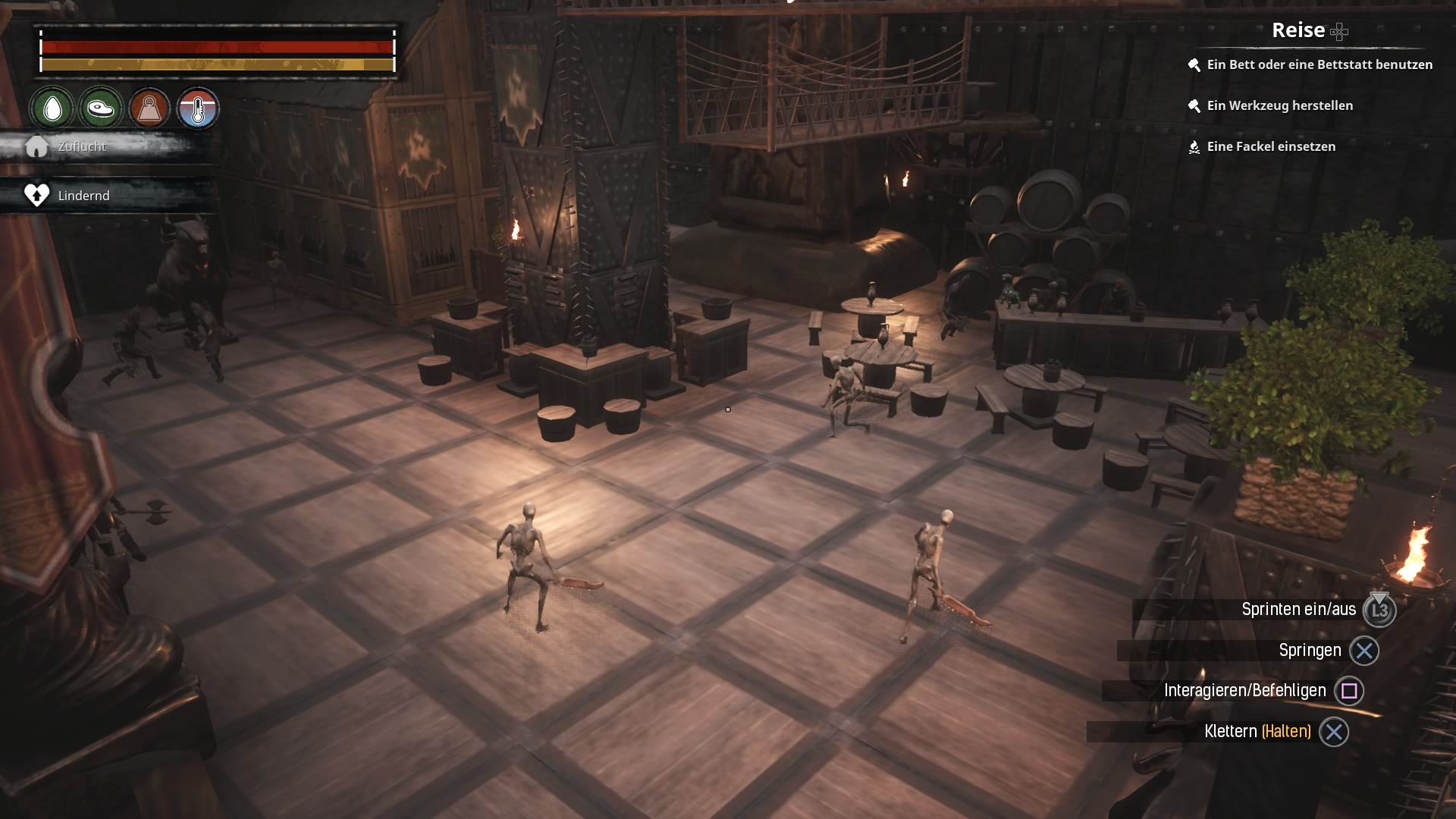Image resolution: width=1456 pixels, height=819 pixels.
Task: Select the Lindernd buff entry
Action: tap(83, 196)
